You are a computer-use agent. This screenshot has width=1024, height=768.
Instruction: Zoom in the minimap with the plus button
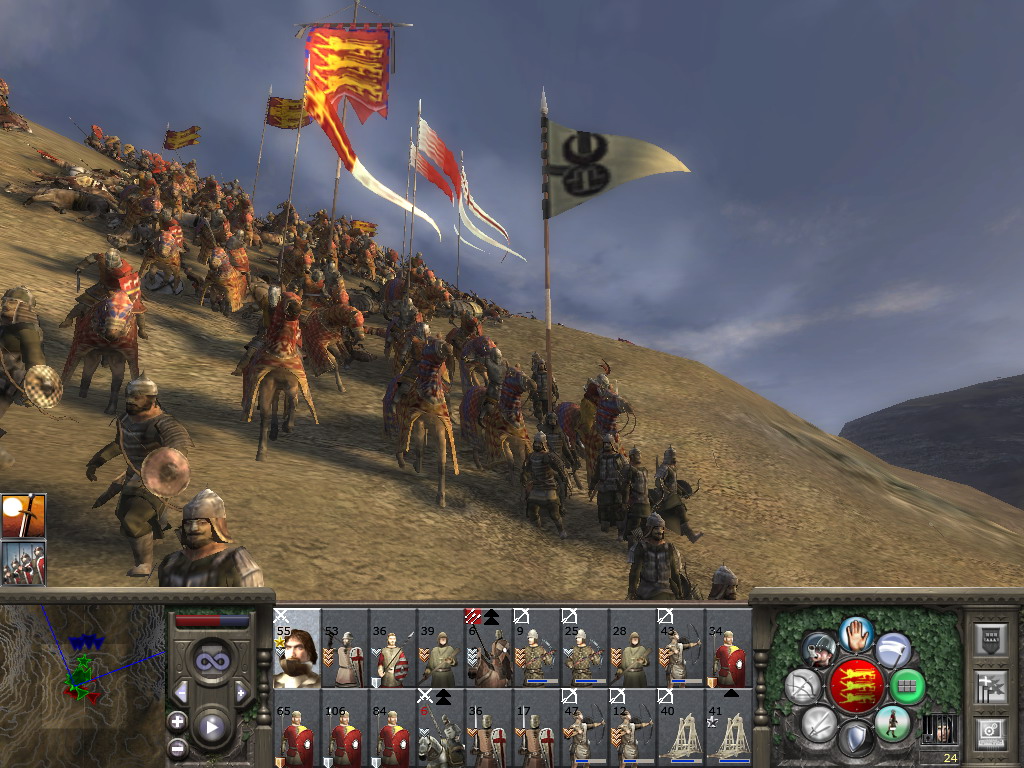178,721
